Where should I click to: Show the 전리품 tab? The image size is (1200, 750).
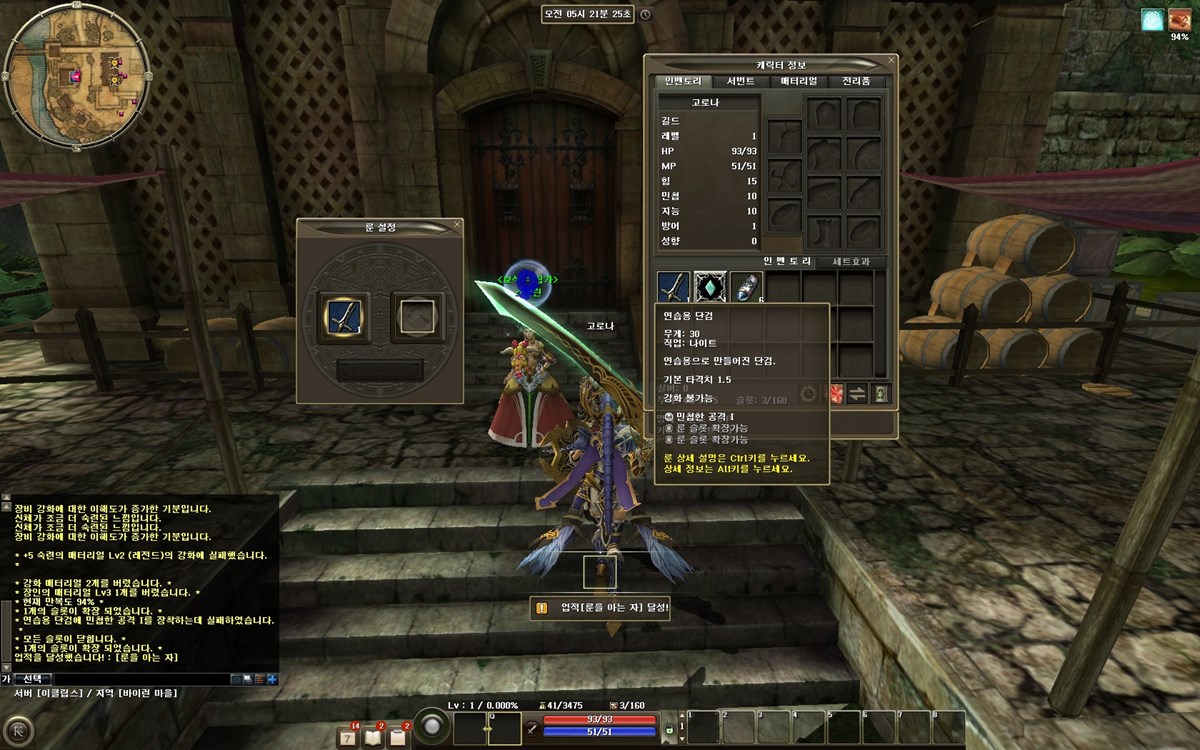coord(856,81)
